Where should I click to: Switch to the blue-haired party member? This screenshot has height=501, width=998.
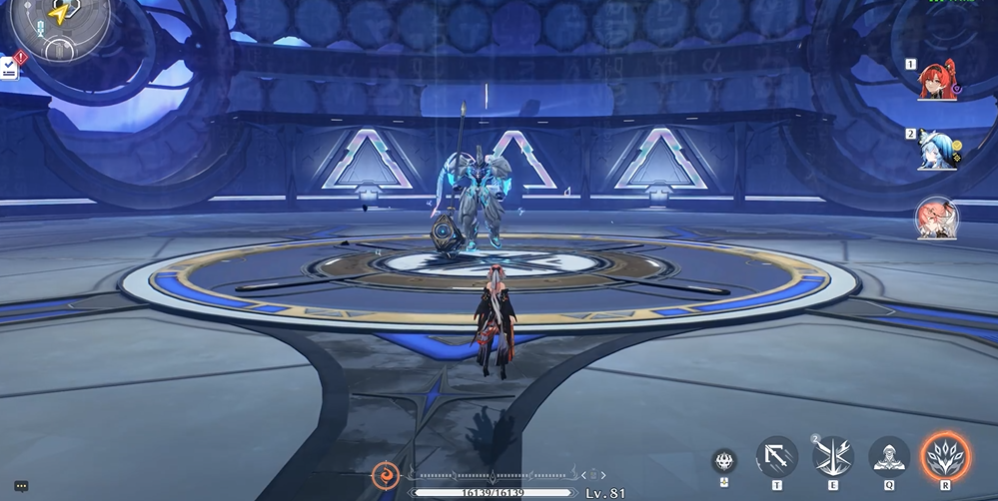click(938, 150)
